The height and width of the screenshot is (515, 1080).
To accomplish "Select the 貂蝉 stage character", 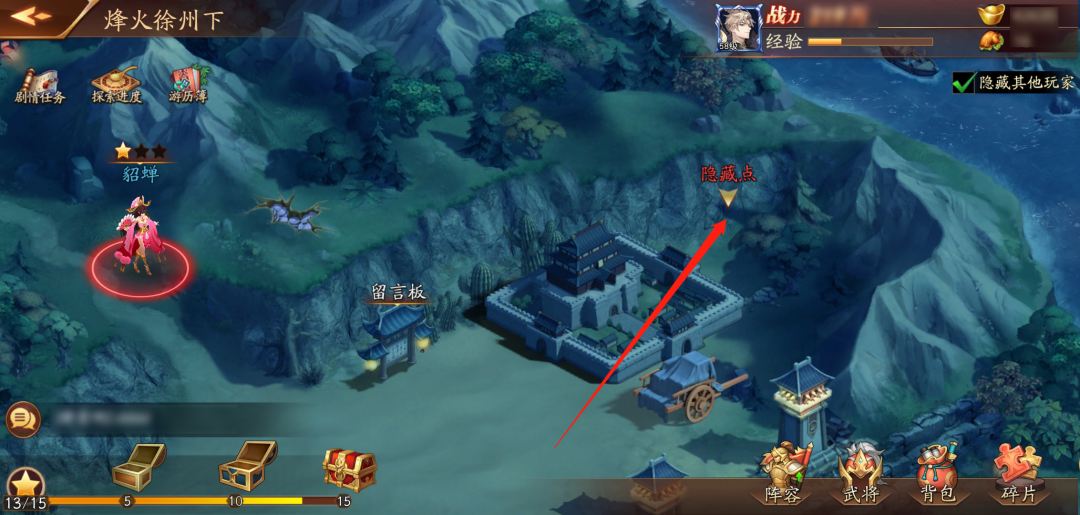I will tap(139, 240).
